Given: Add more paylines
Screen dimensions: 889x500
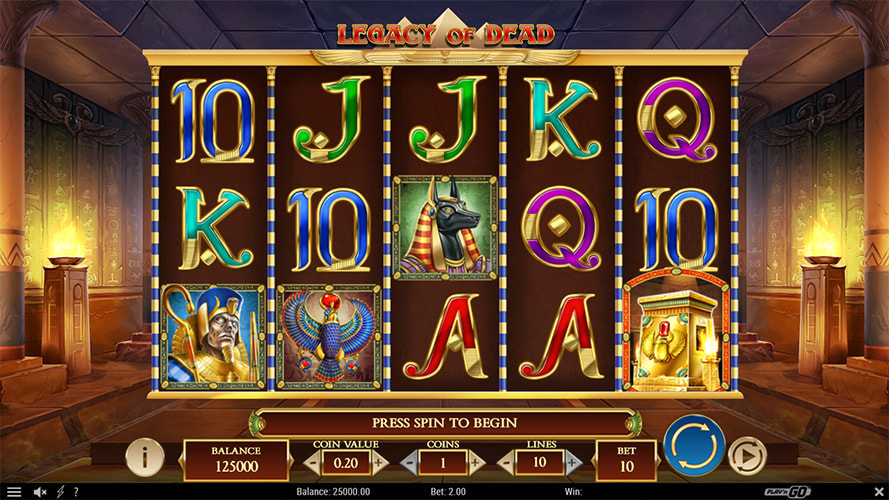Looking at the screenshot, I should 573,462.
